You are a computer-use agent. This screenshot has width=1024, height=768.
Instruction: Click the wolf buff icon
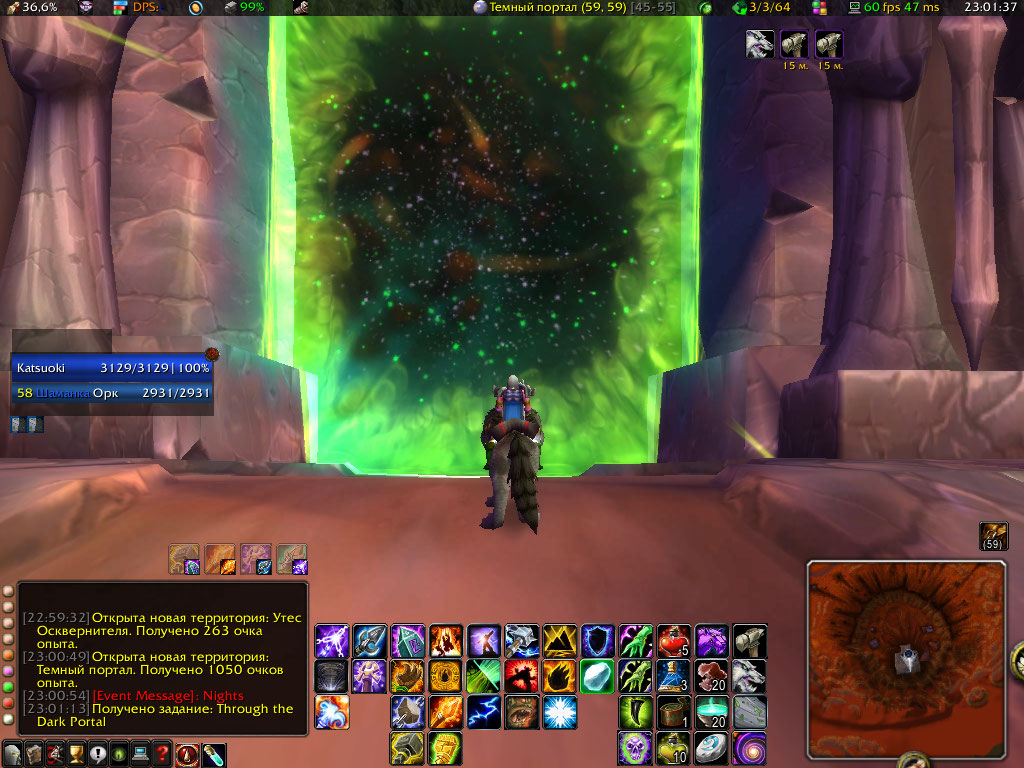point(759,44)
